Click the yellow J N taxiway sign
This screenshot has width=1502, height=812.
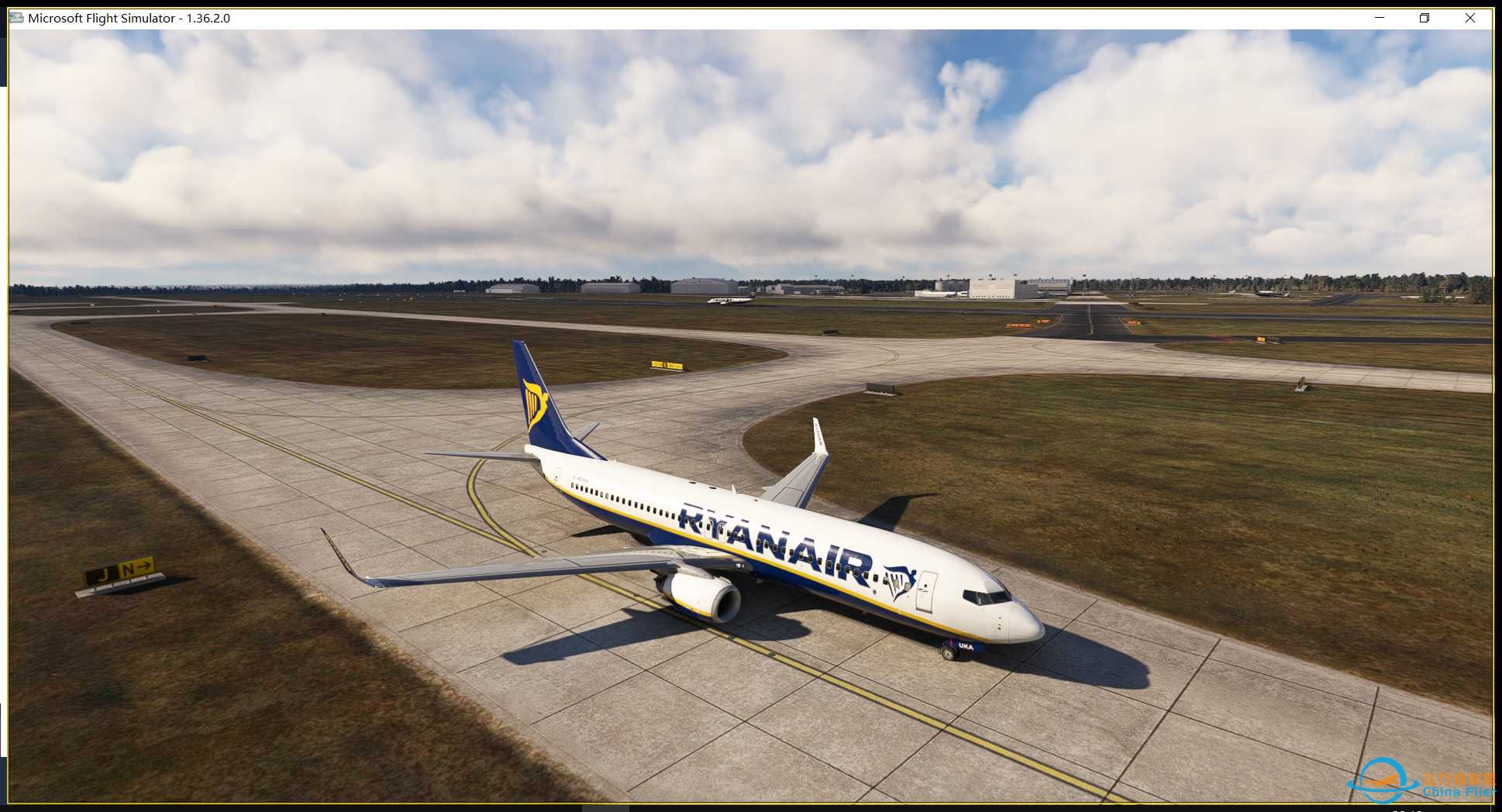pyautogui.click(x=122, y=569)
